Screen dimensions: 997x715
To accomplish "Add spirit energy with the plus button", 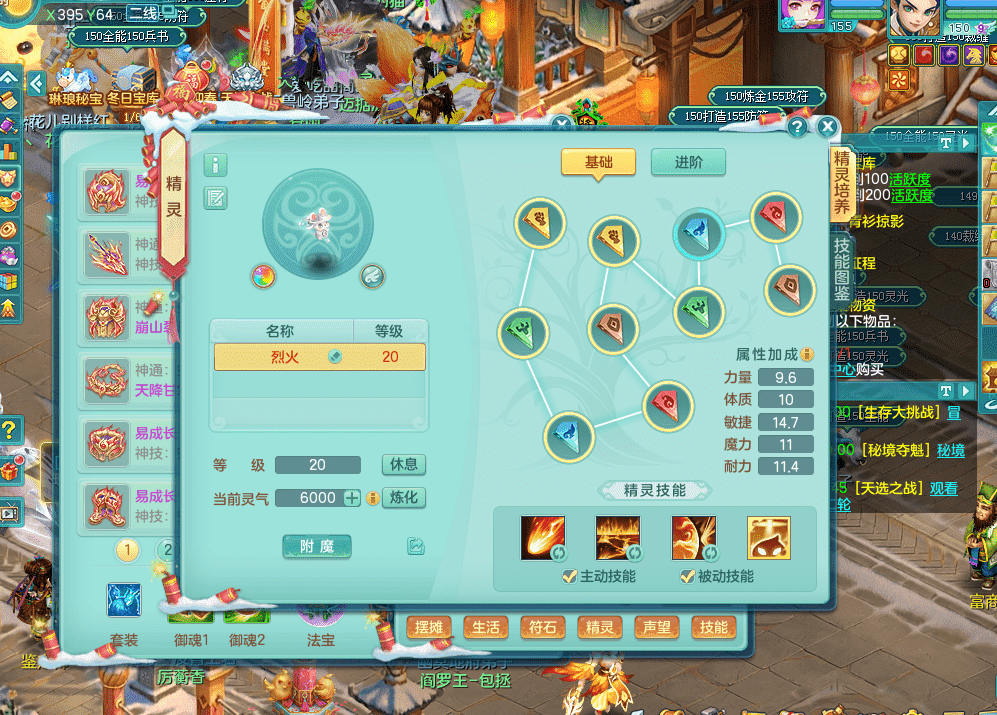I will tap(352, 498).
